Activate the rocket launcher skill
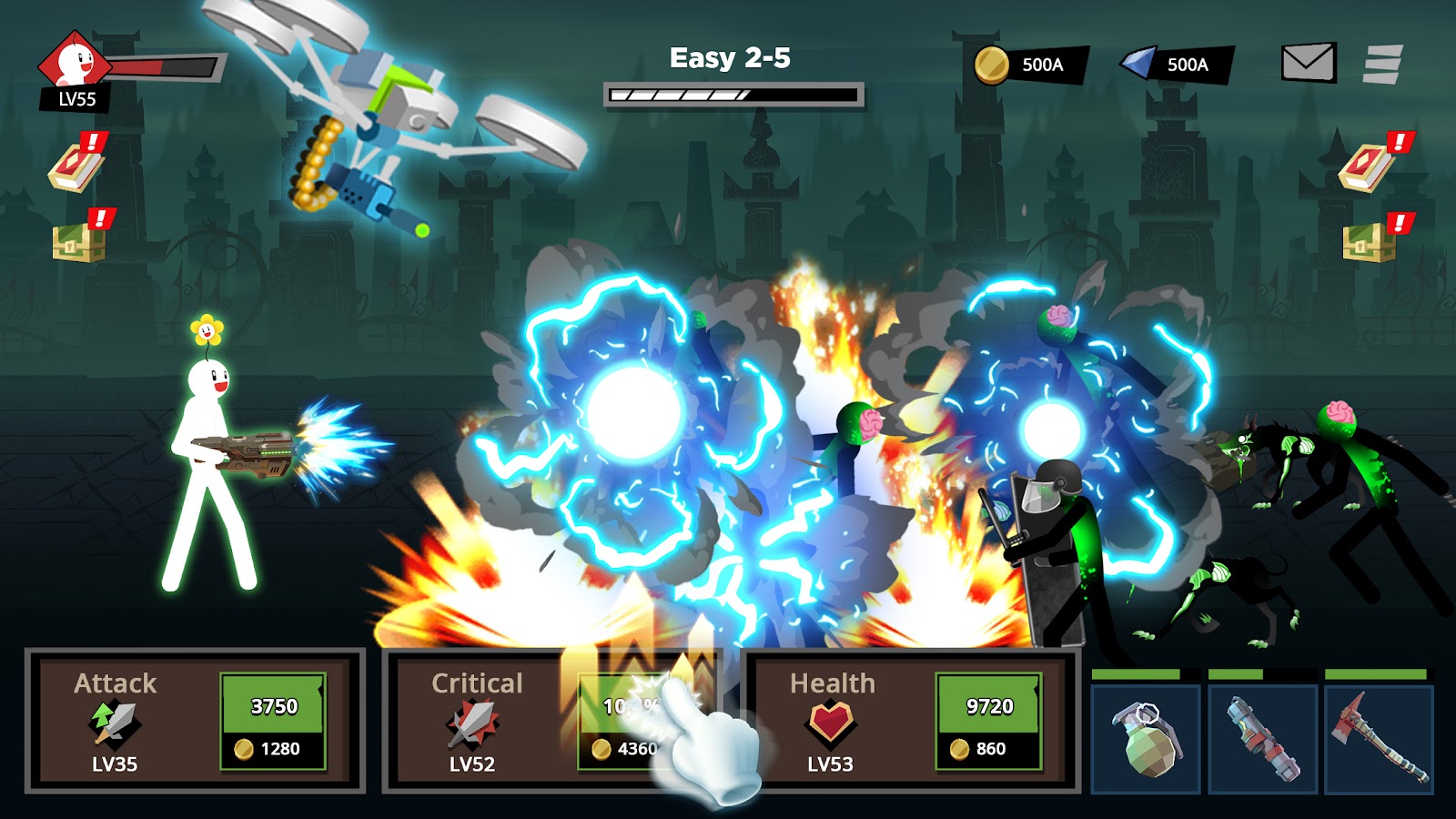Screen dimensions: 1456x819 tap(1262, 739)
